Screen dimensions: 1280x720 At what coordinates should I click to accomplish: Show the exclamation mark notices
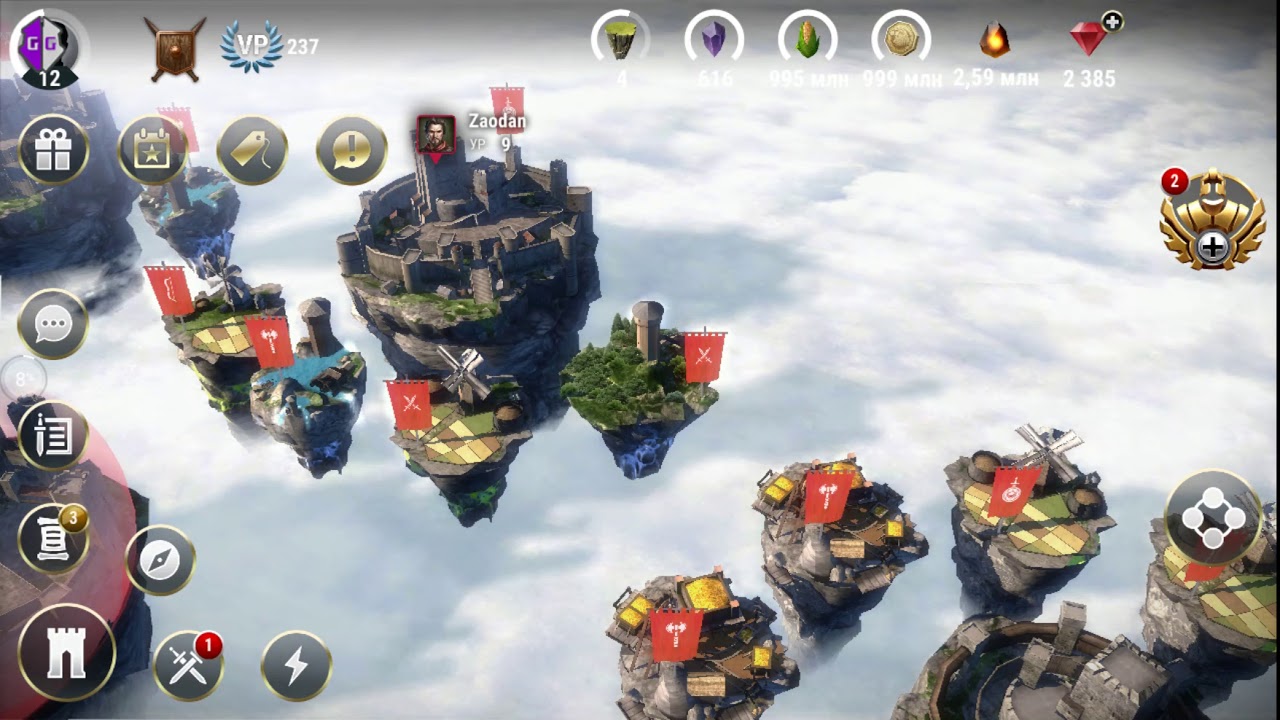[x=352, y=150]
